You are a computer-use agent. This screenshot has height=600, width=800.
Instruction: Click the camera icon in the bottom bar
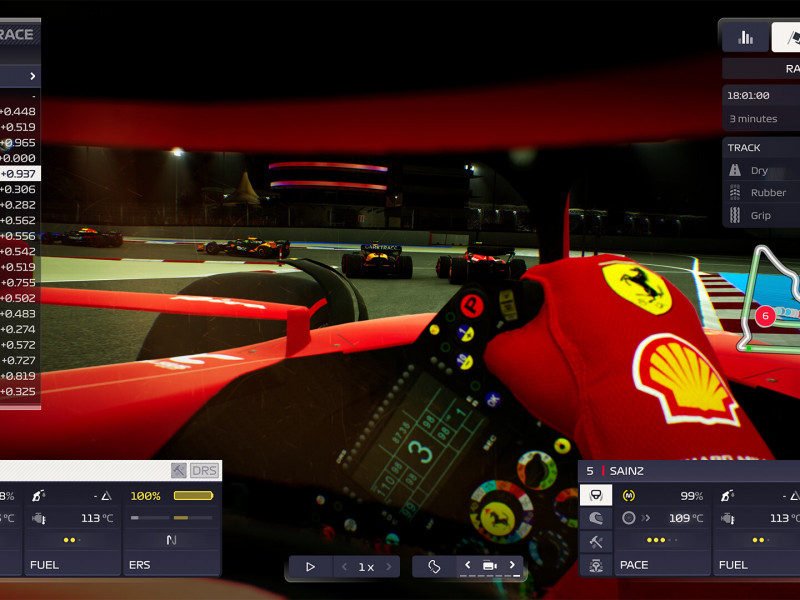(490, 565)
